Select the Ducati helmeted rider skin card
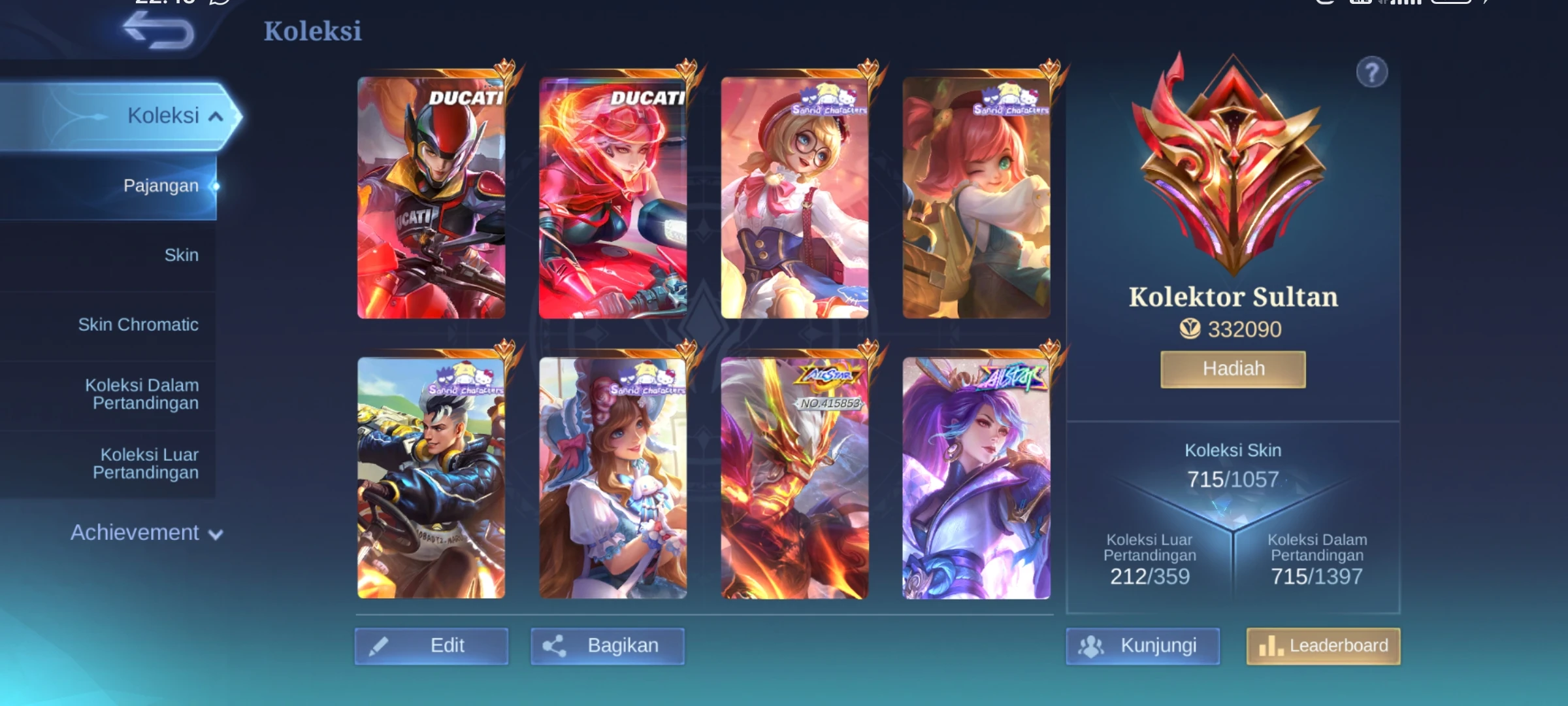This screenshot has width=1568, height=706. pyautogui.click(x=431, y=197)
